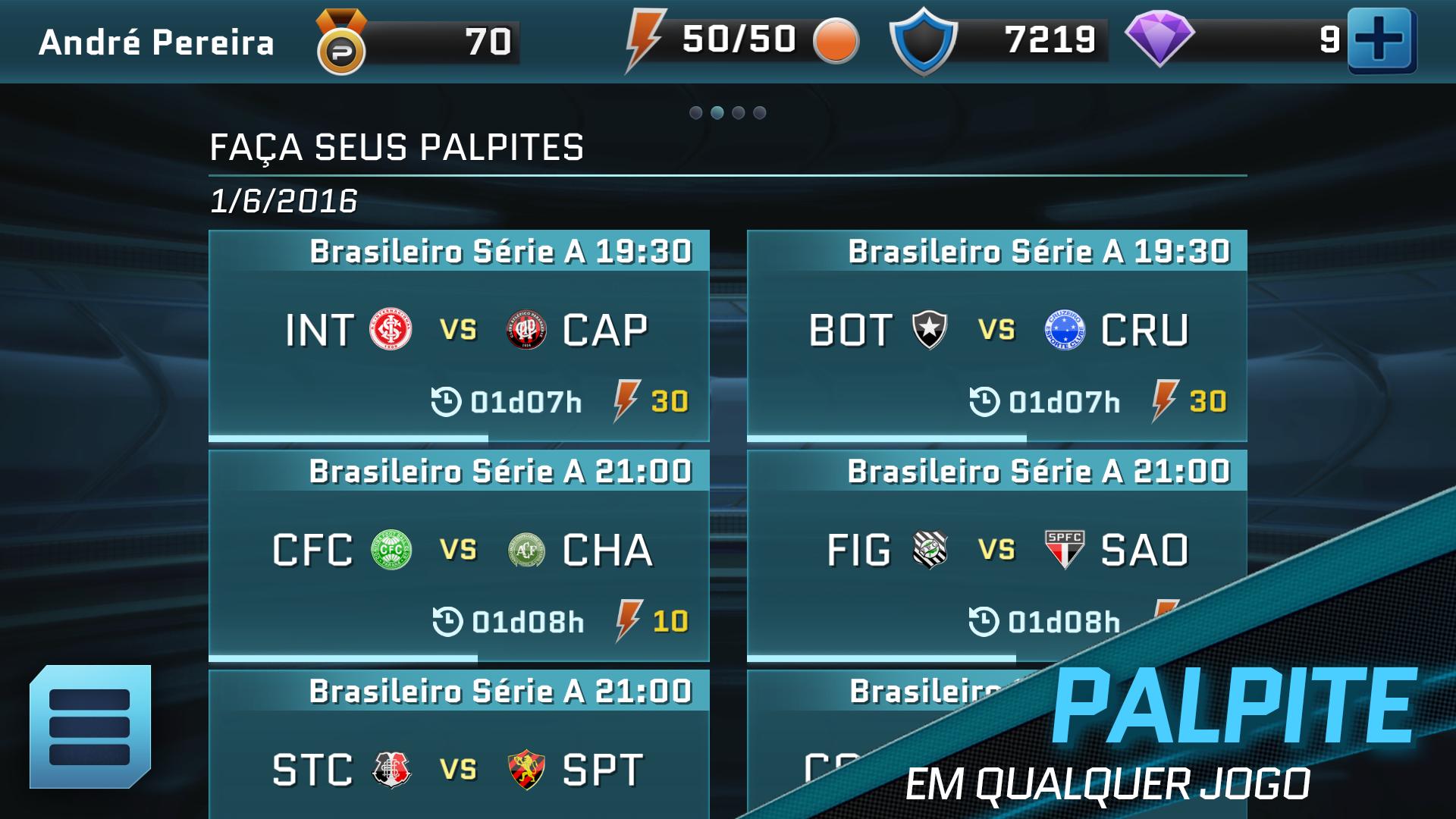The image size is (1456, 819).
Task: Click the gold P medal icon
Action: 340,43
